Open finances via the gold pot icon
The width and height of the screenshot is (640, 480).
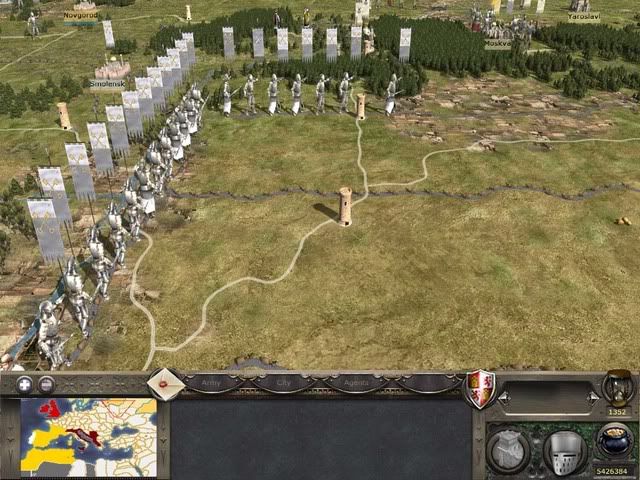[615, 442]
